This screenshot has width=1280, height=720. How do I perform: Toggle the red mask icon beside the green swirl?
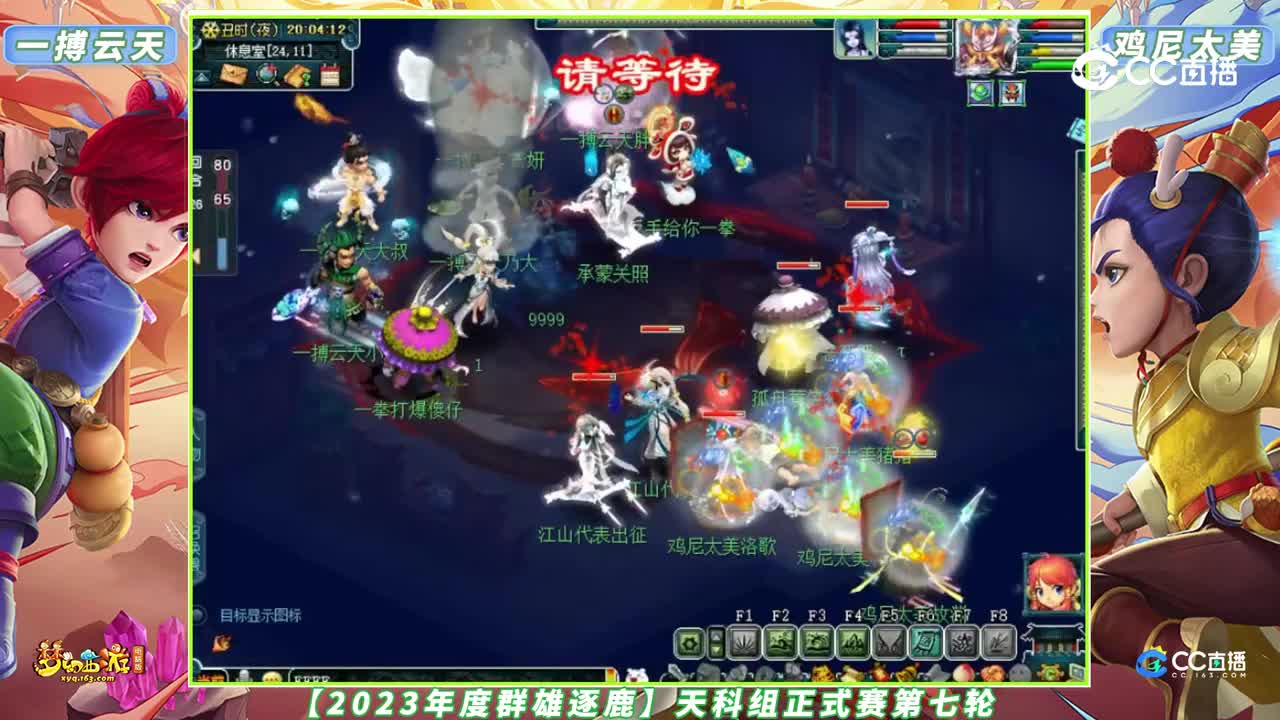click(x=1011, y=92)
